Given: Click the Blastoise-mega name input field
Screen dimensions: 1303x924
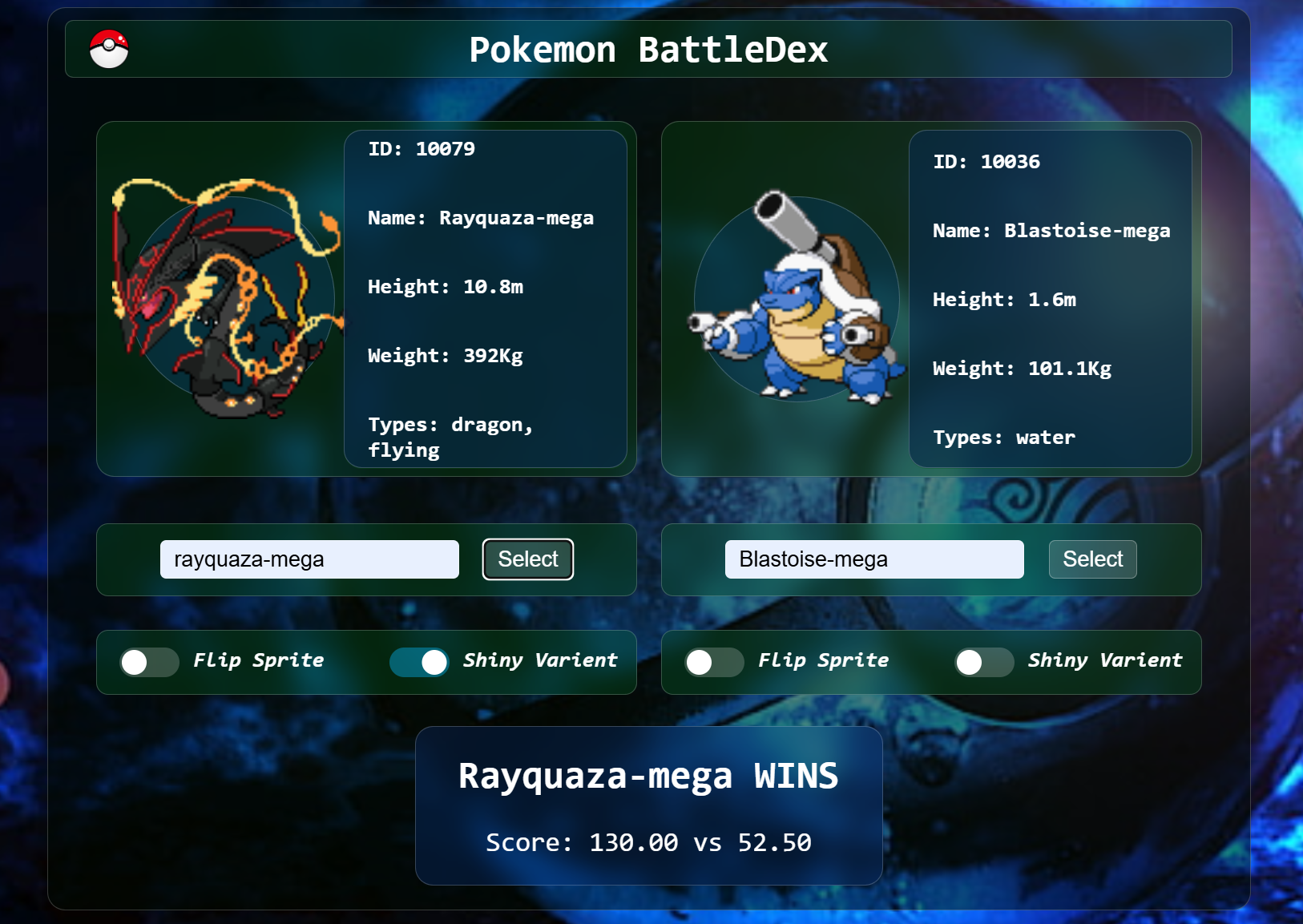Looking at the screenshot, I should [873, 559].
